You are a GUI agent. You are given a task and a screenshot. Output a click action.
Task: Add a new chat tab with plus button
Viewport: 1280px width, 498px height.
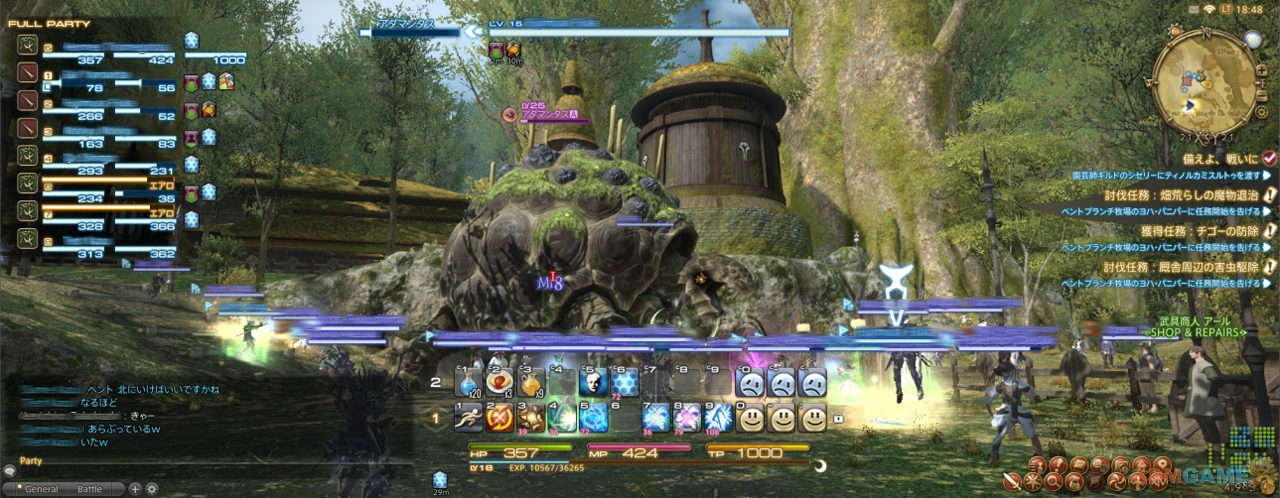(x=135, y=489)
